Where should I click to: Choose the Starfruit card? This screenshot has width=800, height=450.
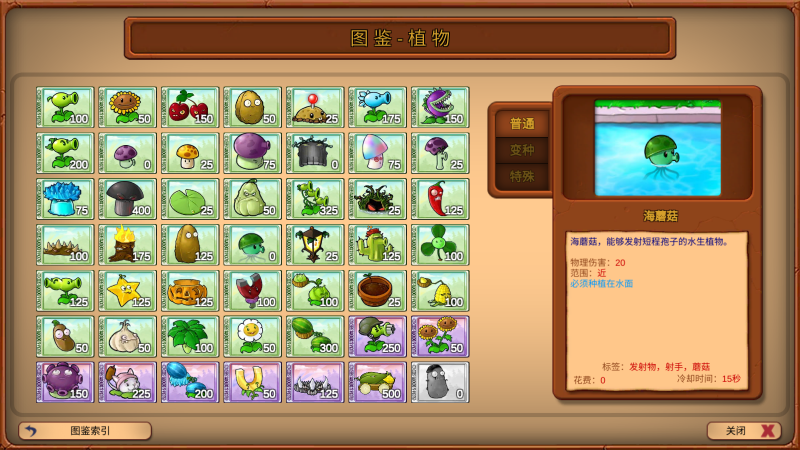point(127,290)
